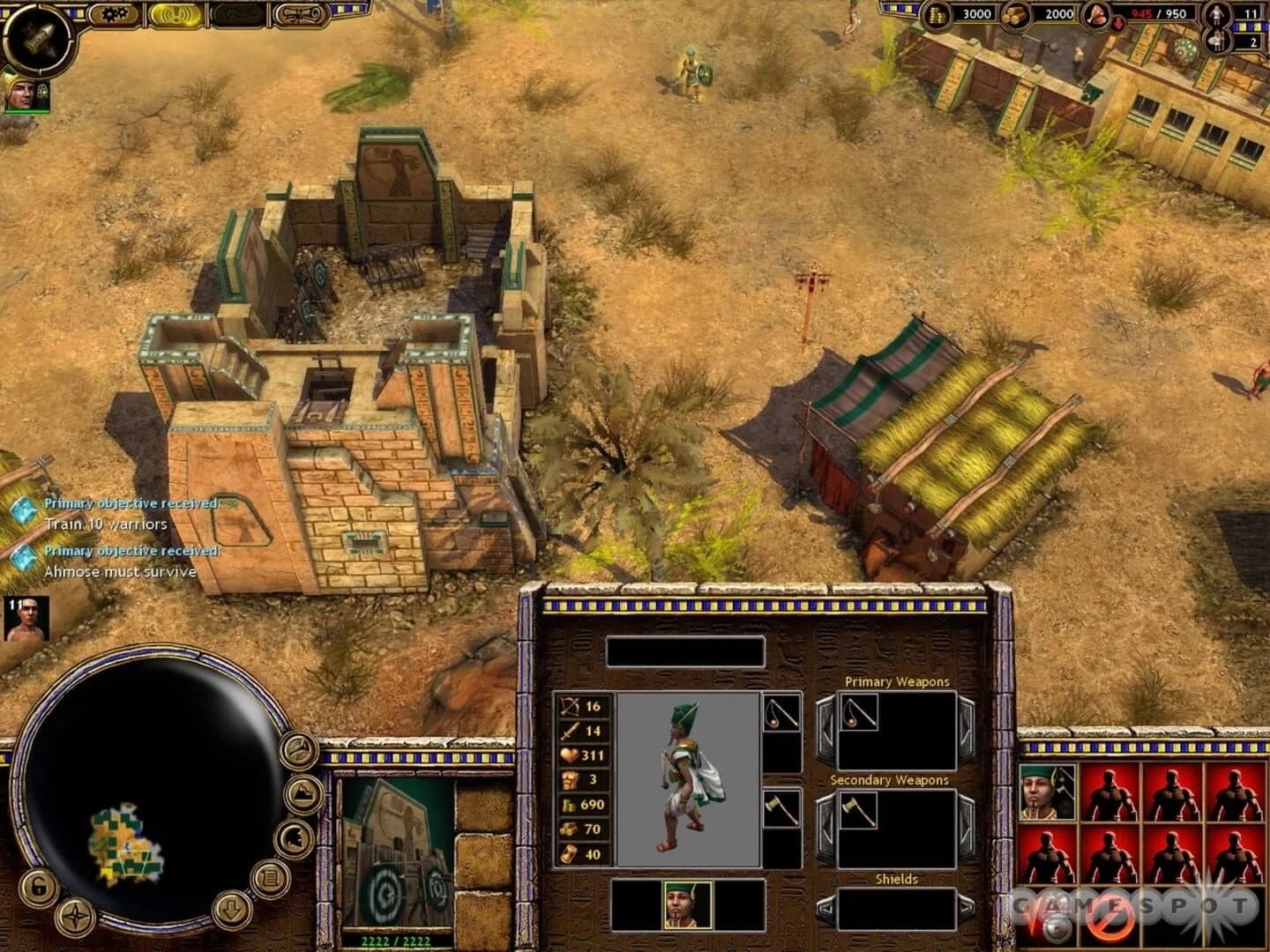
Task: Click the 'Ahmose must survive' objective text
Action: [119, 571]
